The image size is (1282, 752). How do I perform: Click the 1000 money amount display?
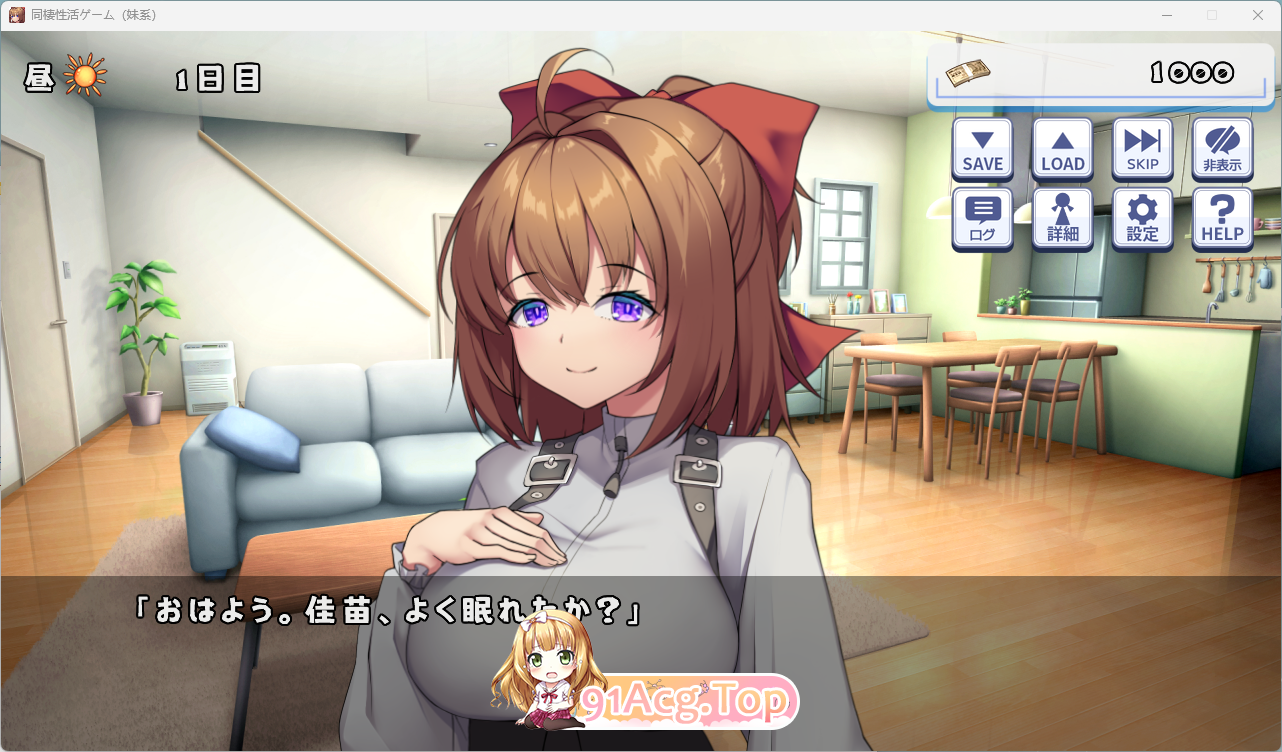1193,71
